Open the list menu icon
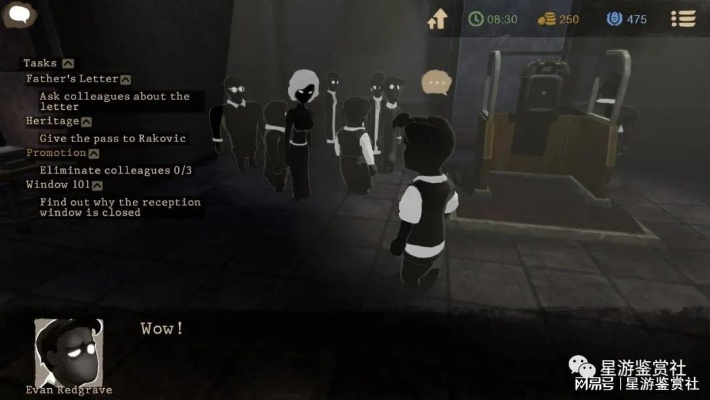Image resolution: width=710 pixels, height=400 pixels. [684, 18]
